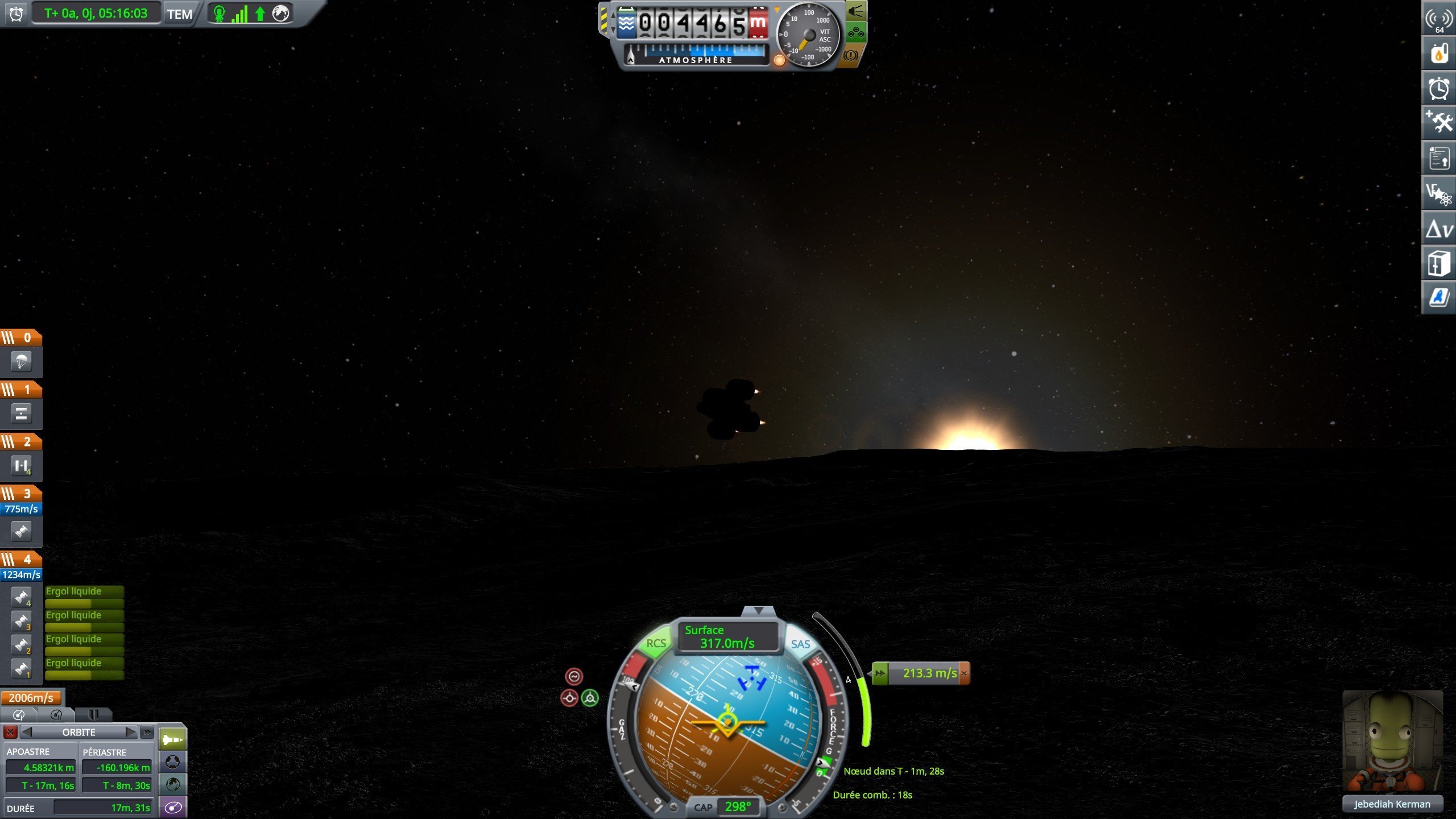Select the purple orbit info side tab
1456x819 pixels.
coord(173,807)
